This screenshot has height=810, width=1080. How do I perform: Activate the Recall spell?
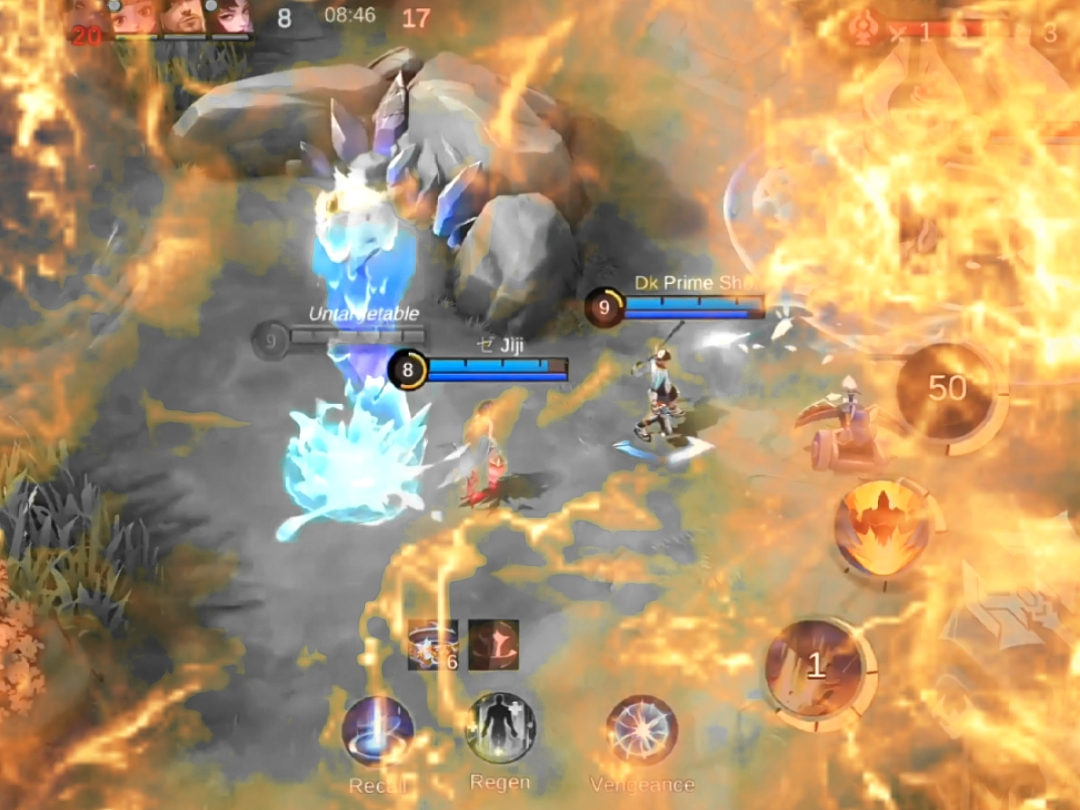[x=378, y=731]
